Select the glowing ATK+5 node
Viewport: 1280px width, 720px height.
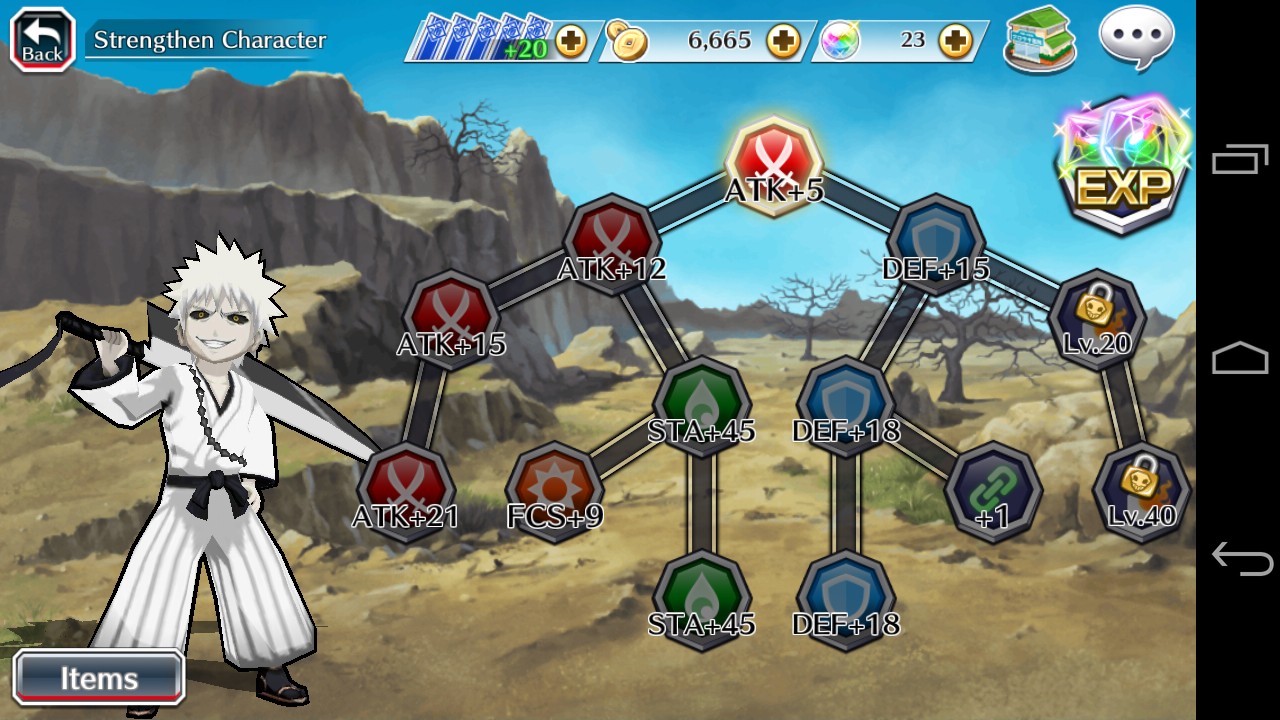(773, 162)
